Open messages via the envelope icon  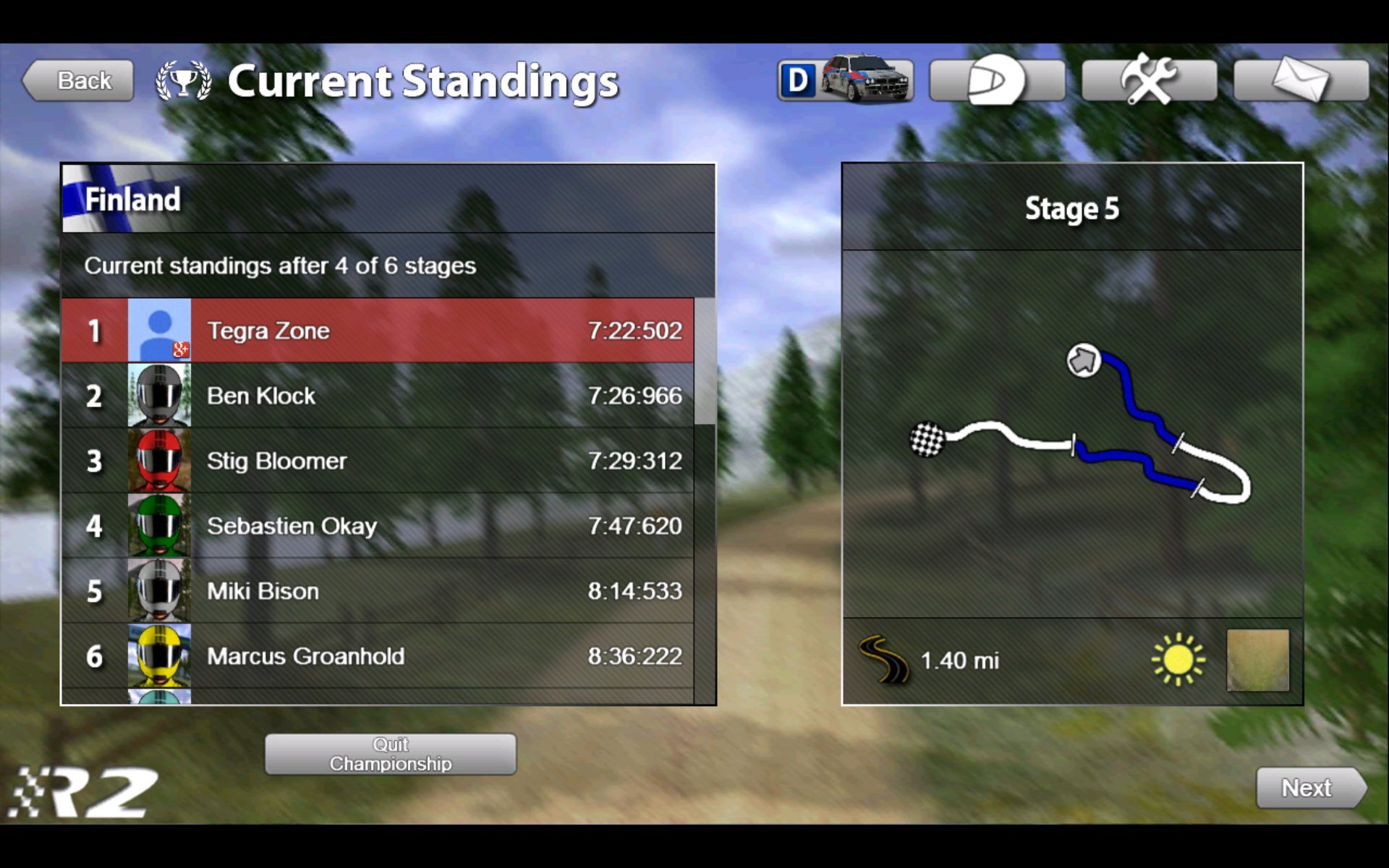coord(1302,80)
